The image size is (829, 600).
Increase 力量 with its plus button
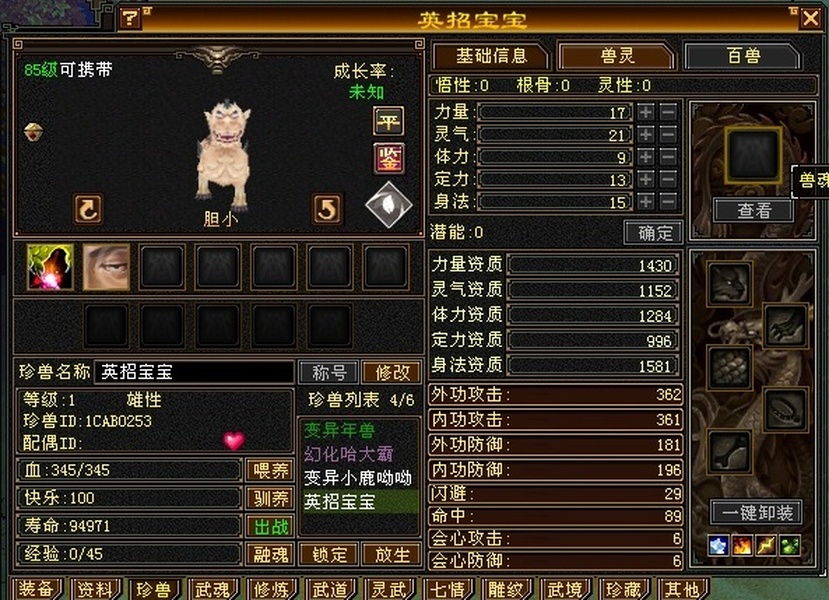tap(646, 112)
